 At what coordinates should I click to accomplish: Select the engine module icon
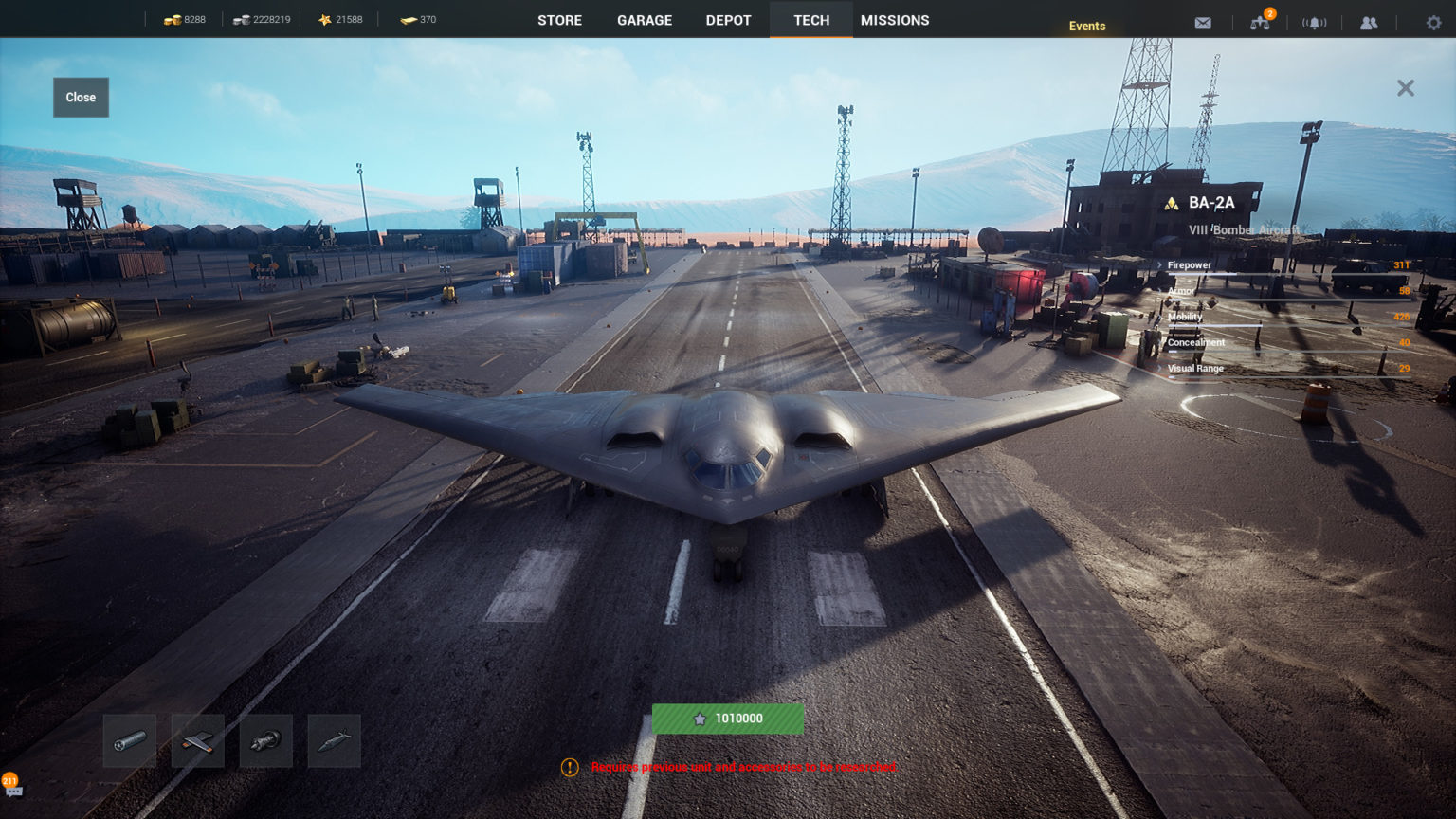point(266,740)
